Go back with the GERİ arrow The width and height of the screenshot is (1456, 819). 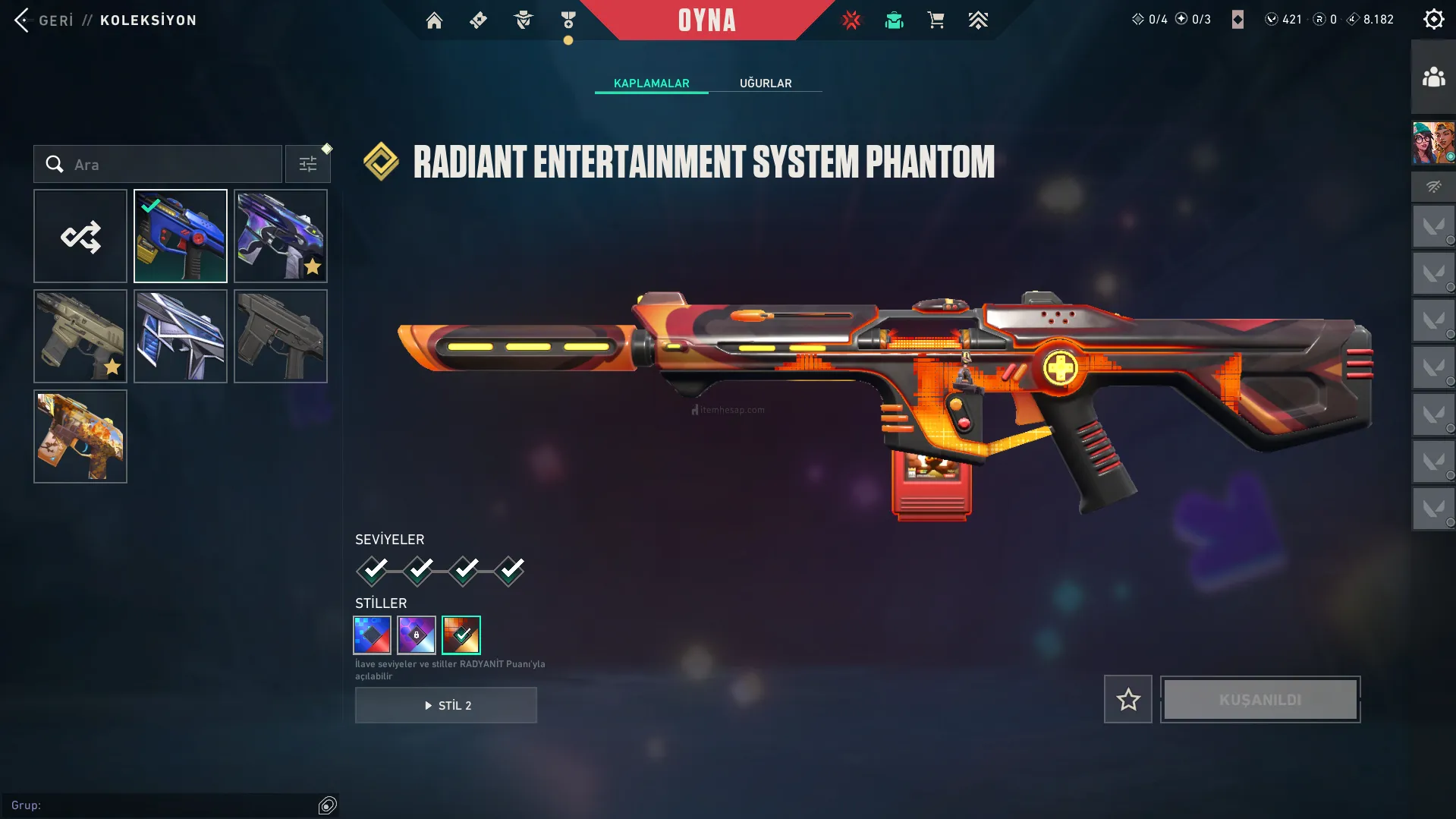pos(23,20)
